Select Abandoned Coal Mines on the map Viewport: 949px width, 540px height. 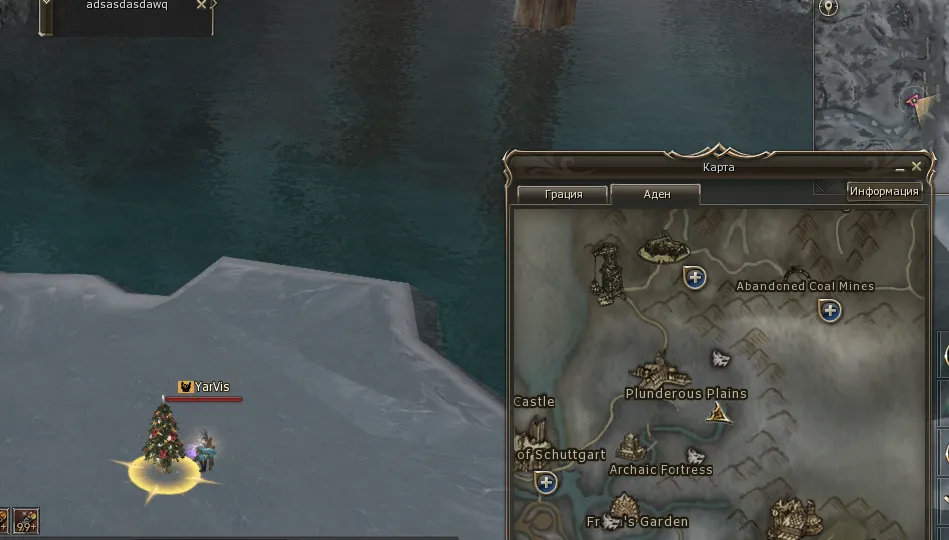[x=804, y=286]
